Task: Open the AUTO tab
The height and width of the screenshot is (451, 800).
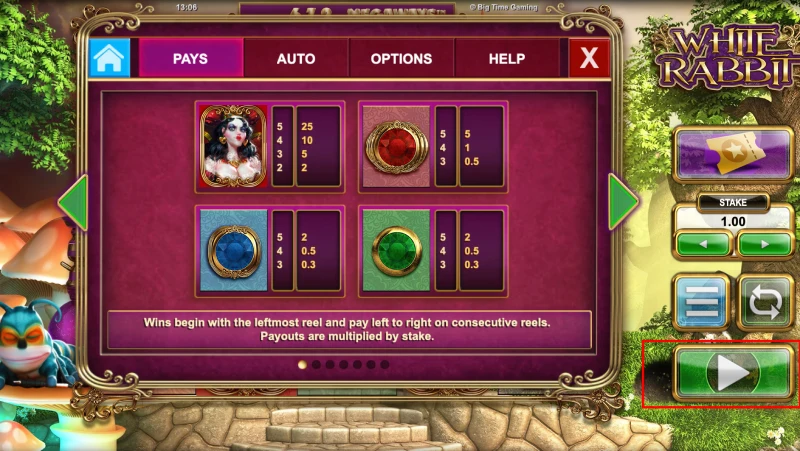Action: click(x=296, y=59)
